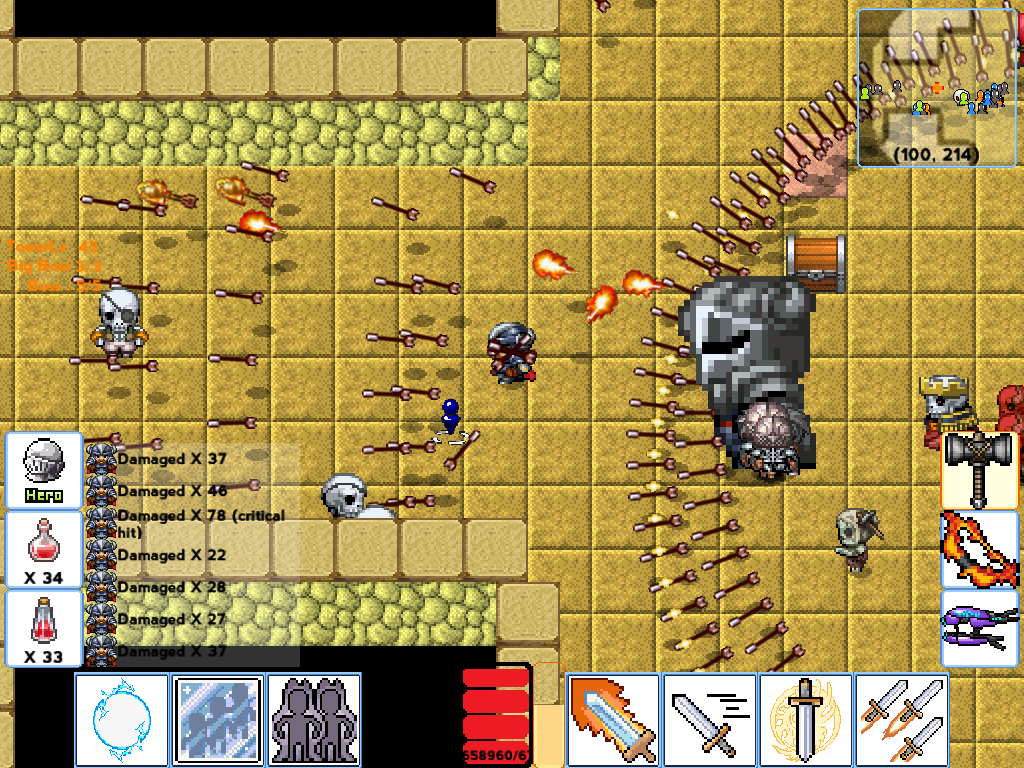Trigger the flaming sword attack skill
This screenshot has width=1024, height=768.
coord(613,720)
